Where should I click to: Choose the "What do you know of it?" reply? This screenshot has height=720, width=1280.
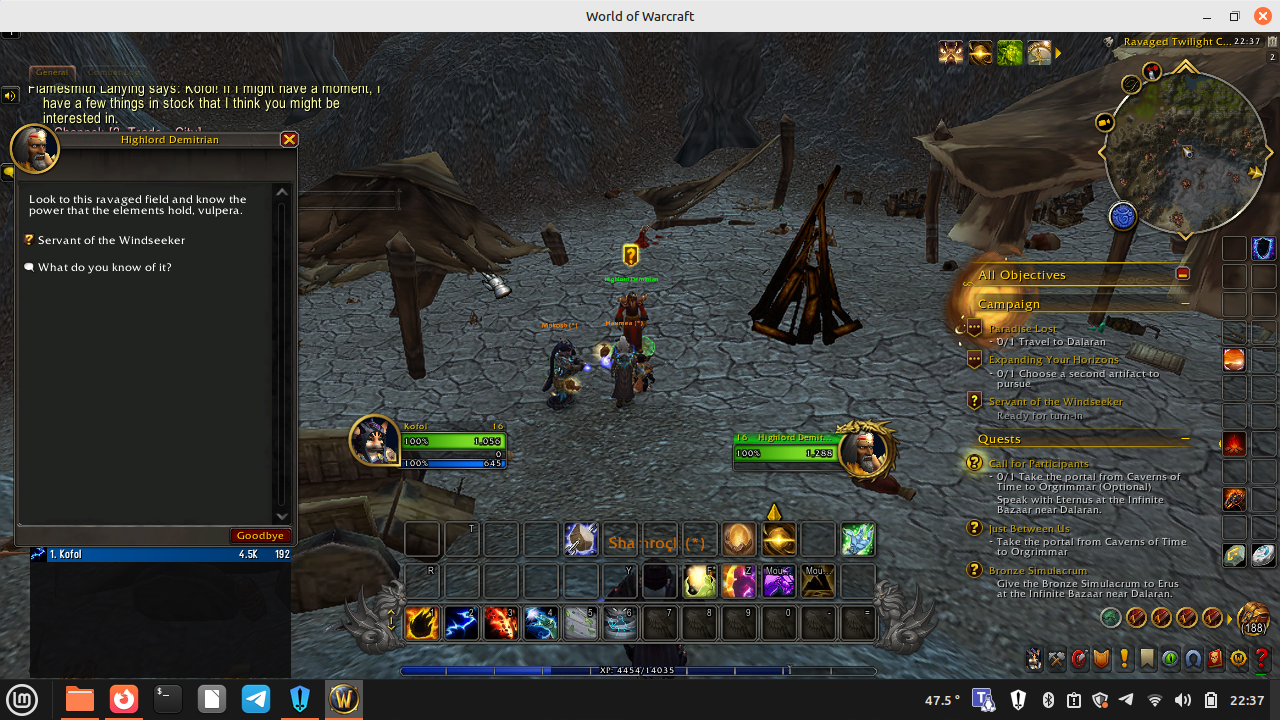pyautogui.click(x=104, y=268)
